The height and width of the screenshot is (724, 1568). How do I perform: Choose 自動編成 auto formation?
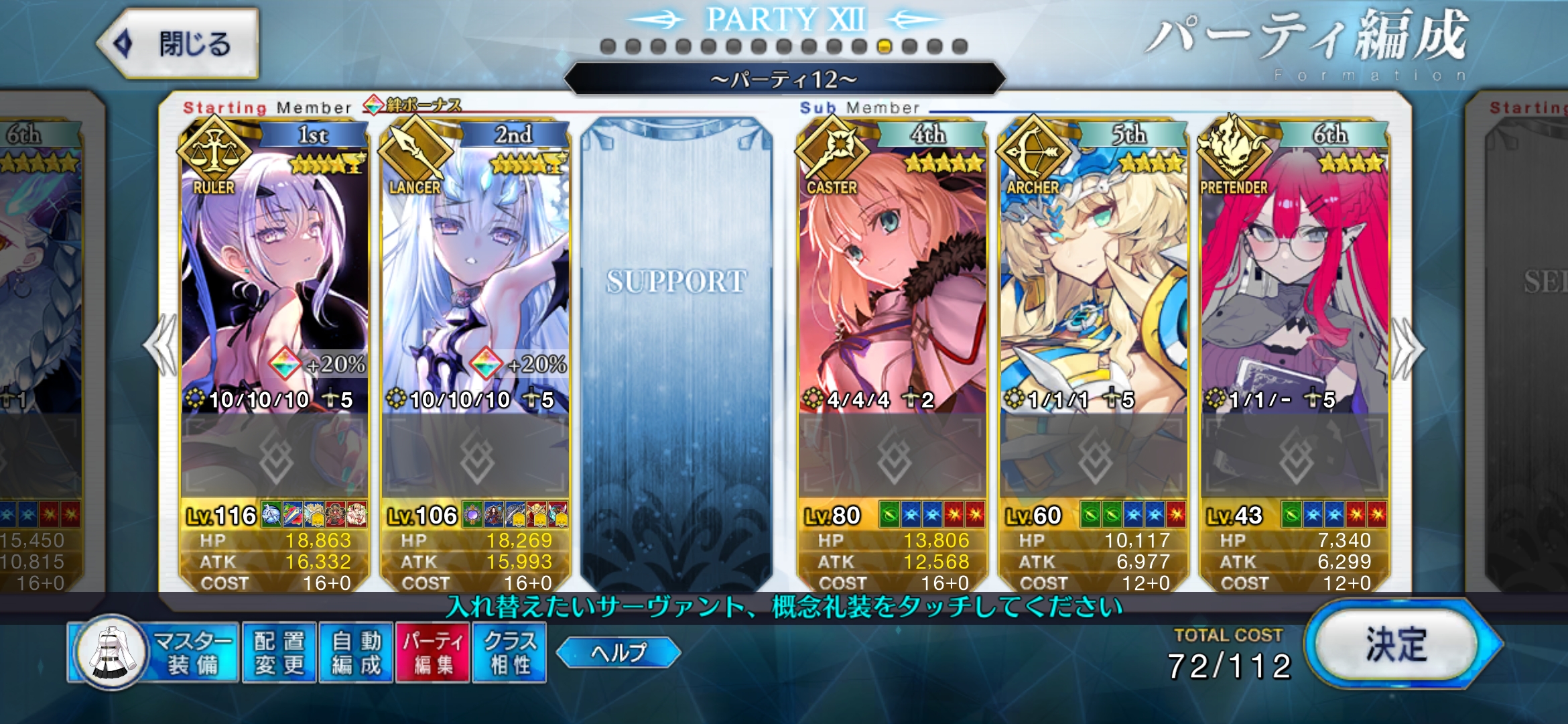tap(356, 653)
